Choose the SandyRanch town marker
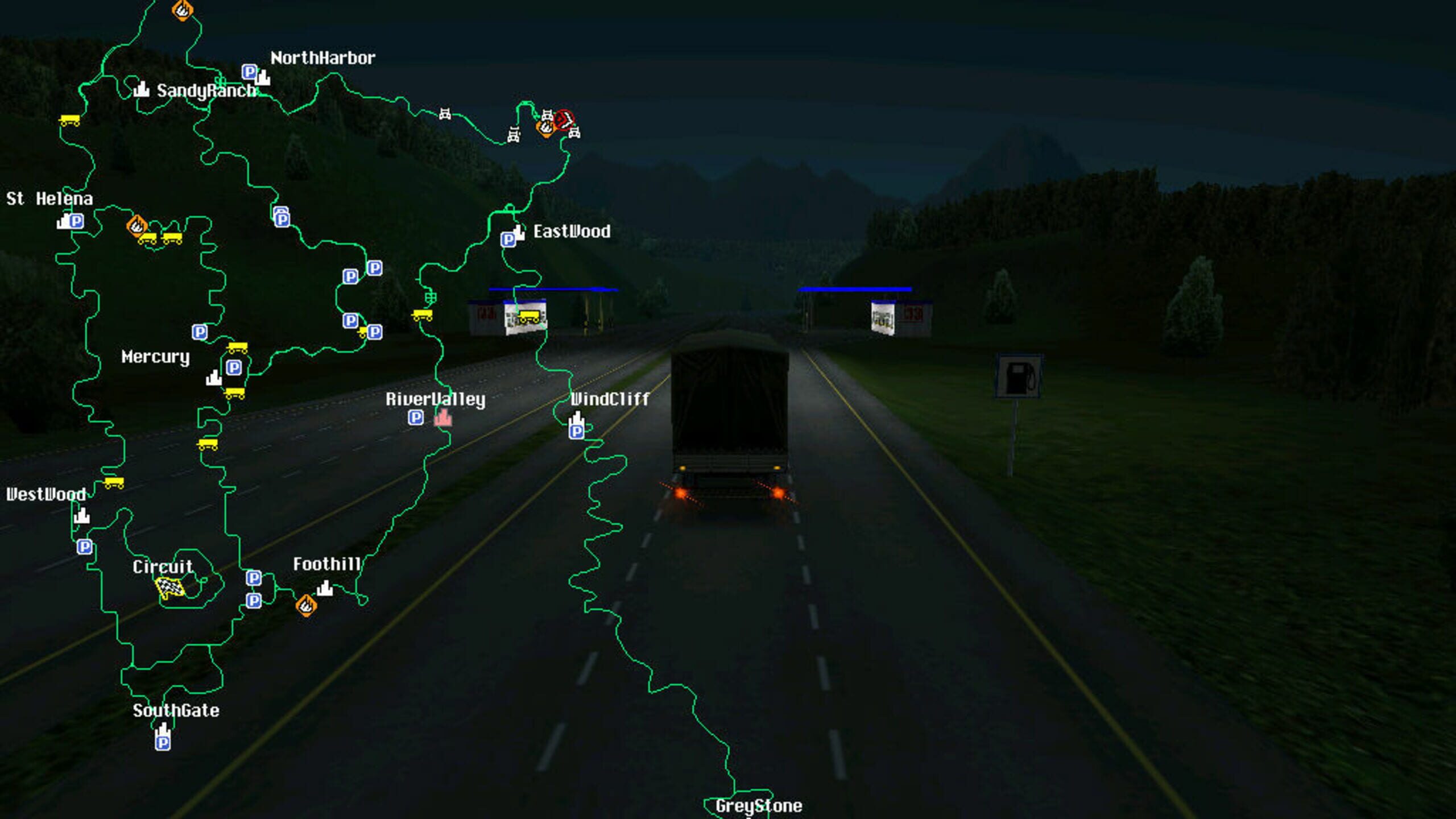The height and width of the screenshot is (819, 1456). (x=141, y=89)
